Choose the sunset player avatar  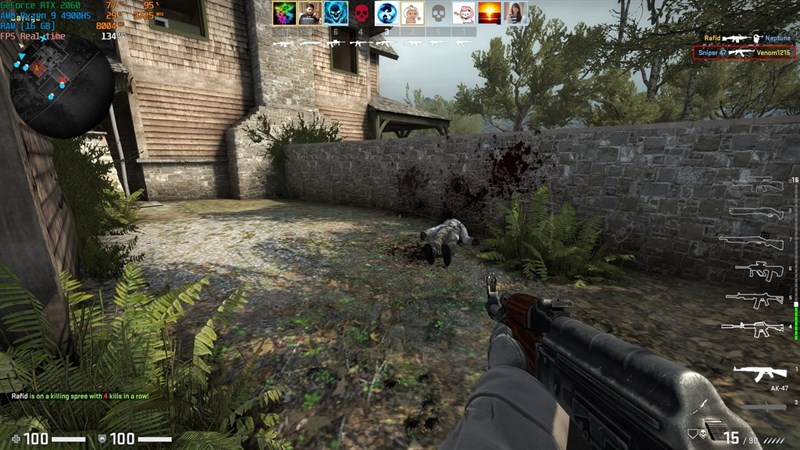[490, 14]
